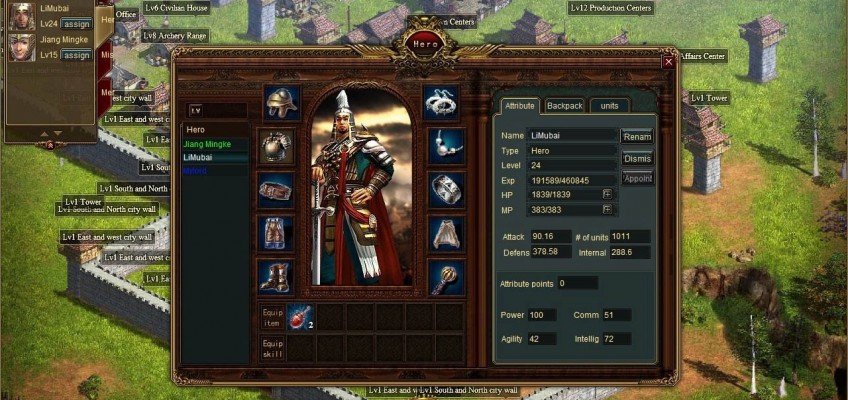The width and height of the screenshot is (848, 400).
Task: Select the pearl necklace equipment slot
Action: coord(446,145)
